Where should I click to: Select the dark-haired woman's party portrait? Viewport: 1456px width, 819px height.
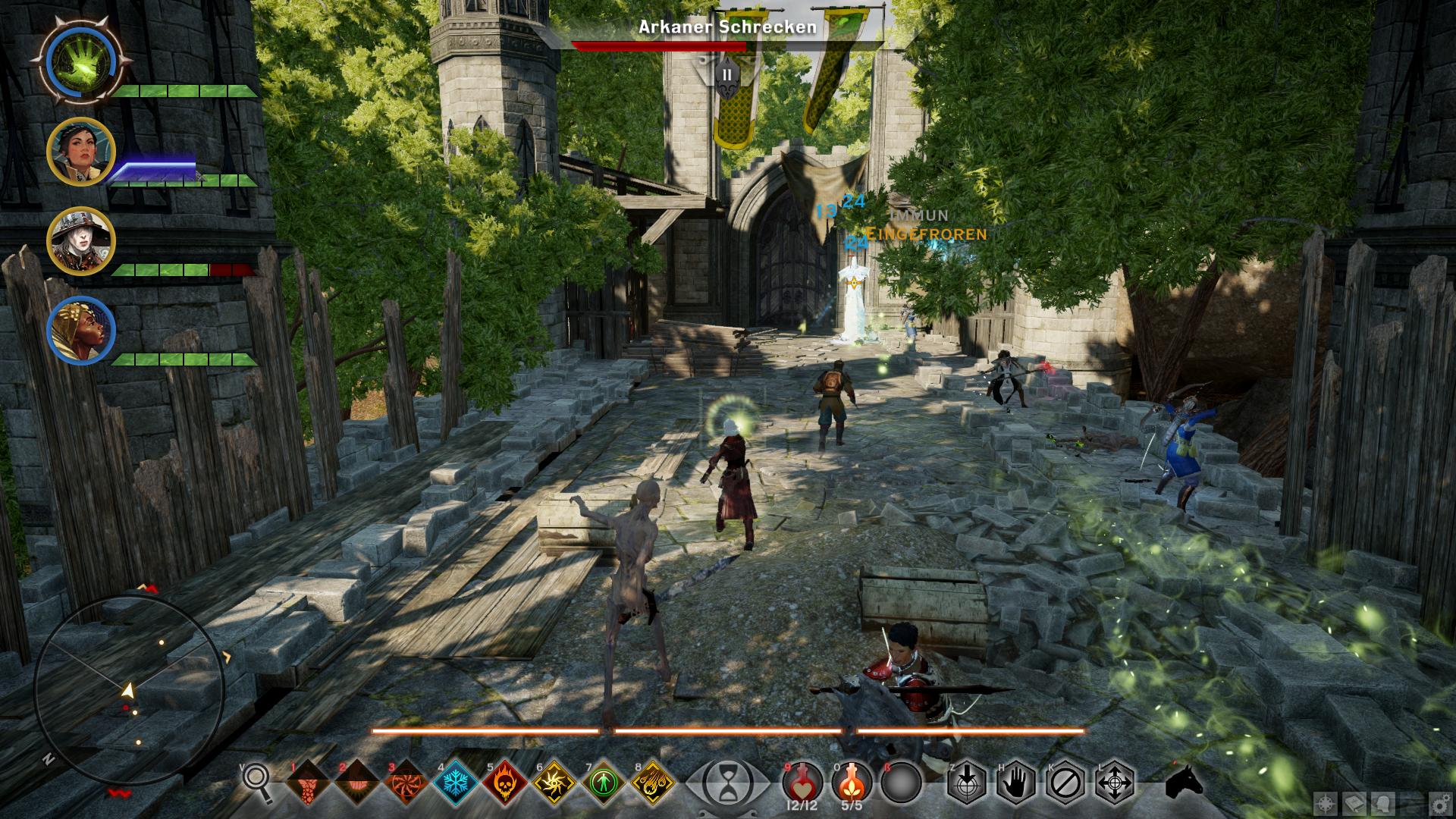point(80,152)
